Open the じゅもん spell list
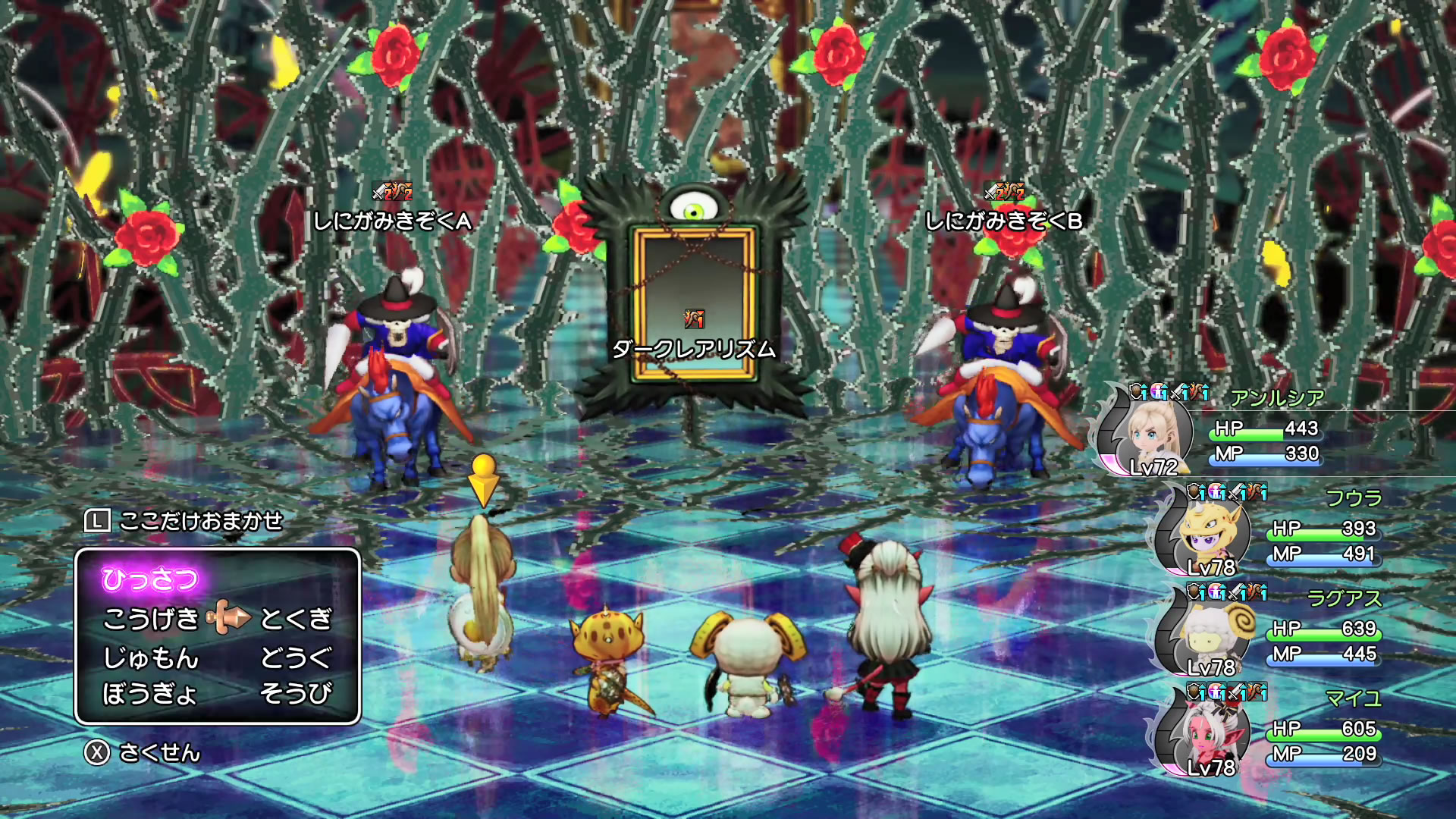 (x=151, y=657)
